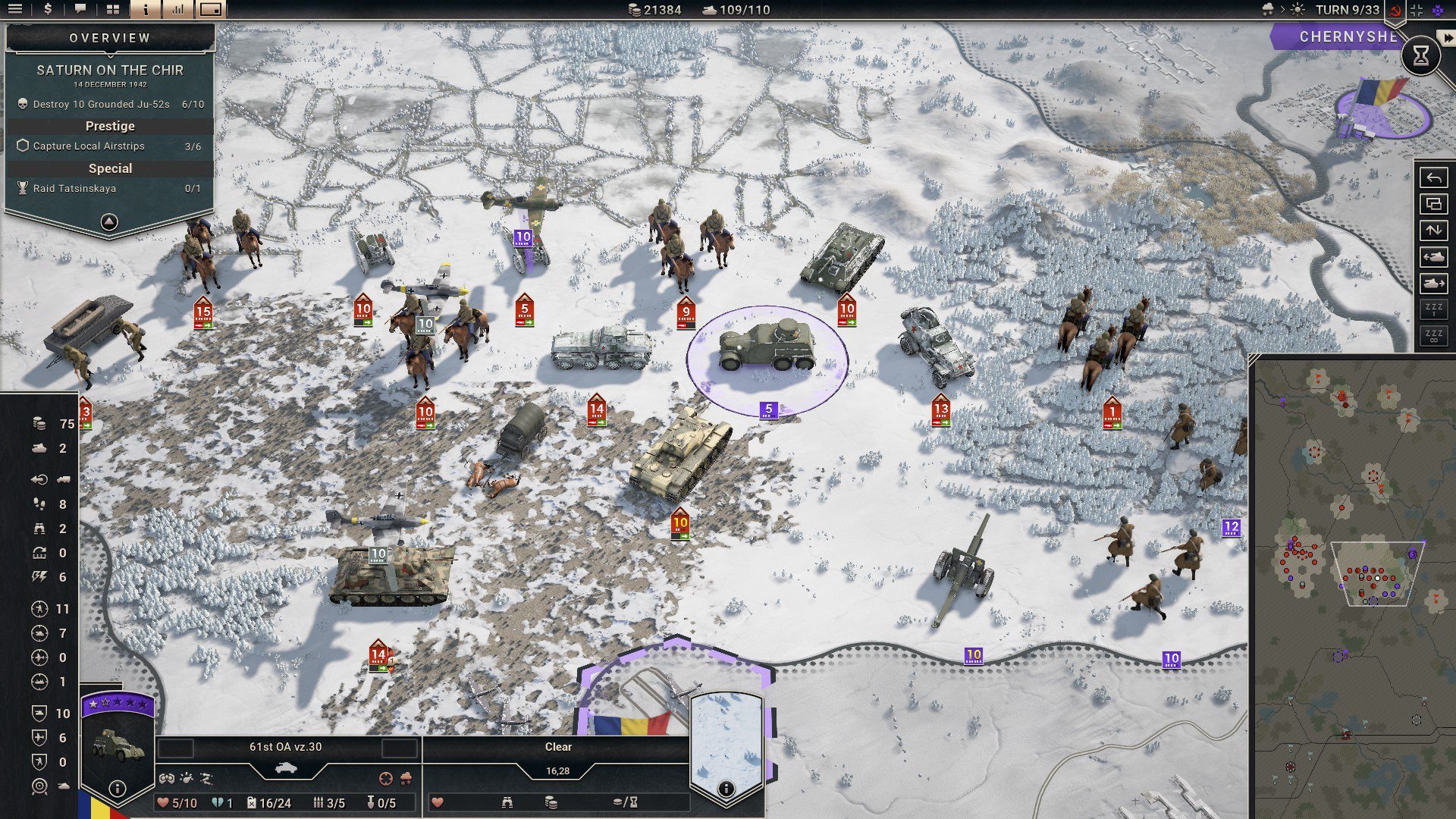Collapse the objectives overview panel arrow
The image size is (1456, 819).
point(109,221)
